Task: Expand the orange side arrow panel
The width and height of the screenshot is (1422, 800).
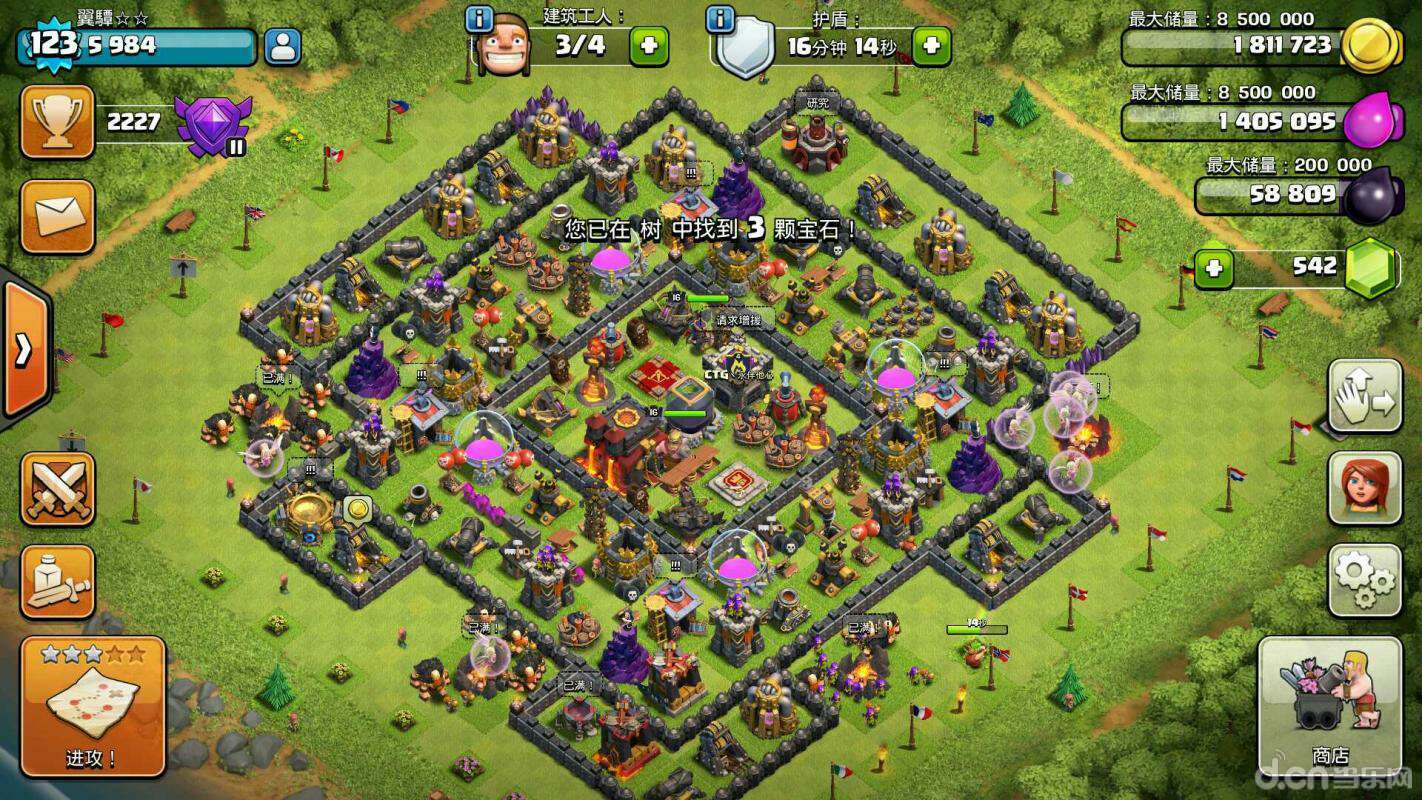Action: [24, 349]
